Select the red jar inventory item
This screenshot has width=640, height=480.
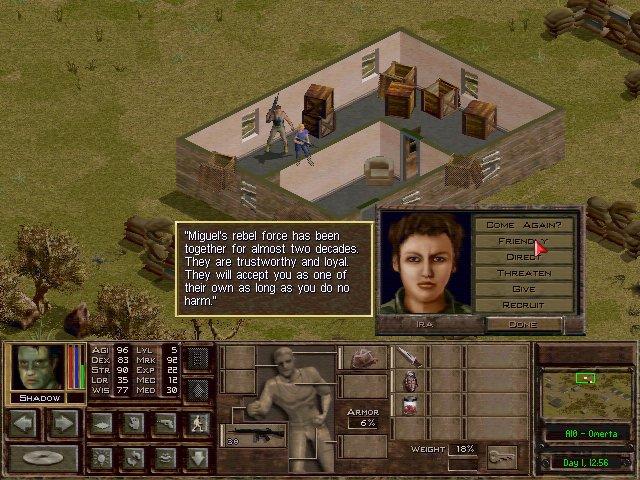pos(408,405)
